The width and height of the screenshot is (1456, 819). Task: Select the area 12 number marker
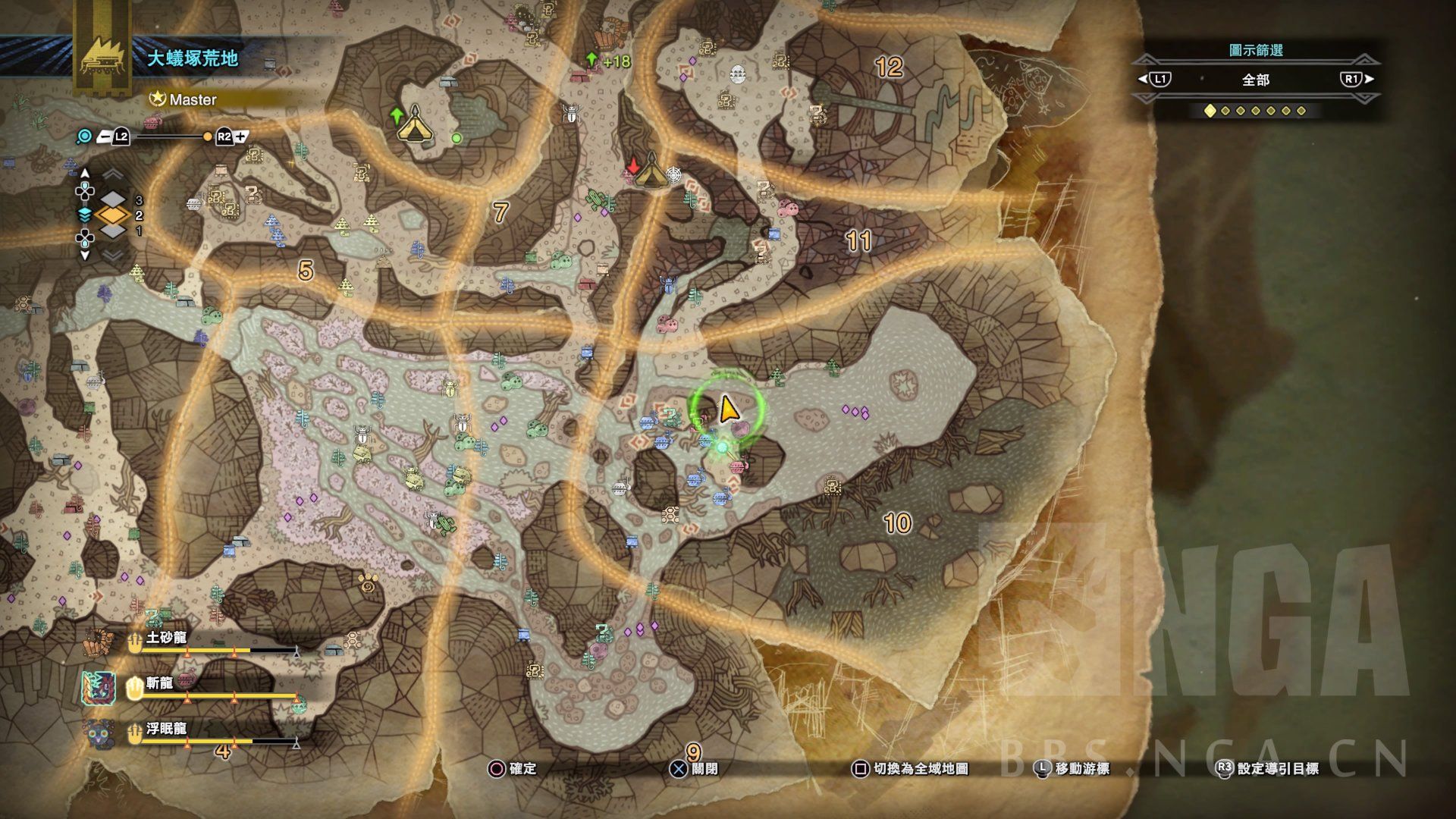(x=889, y=67)
